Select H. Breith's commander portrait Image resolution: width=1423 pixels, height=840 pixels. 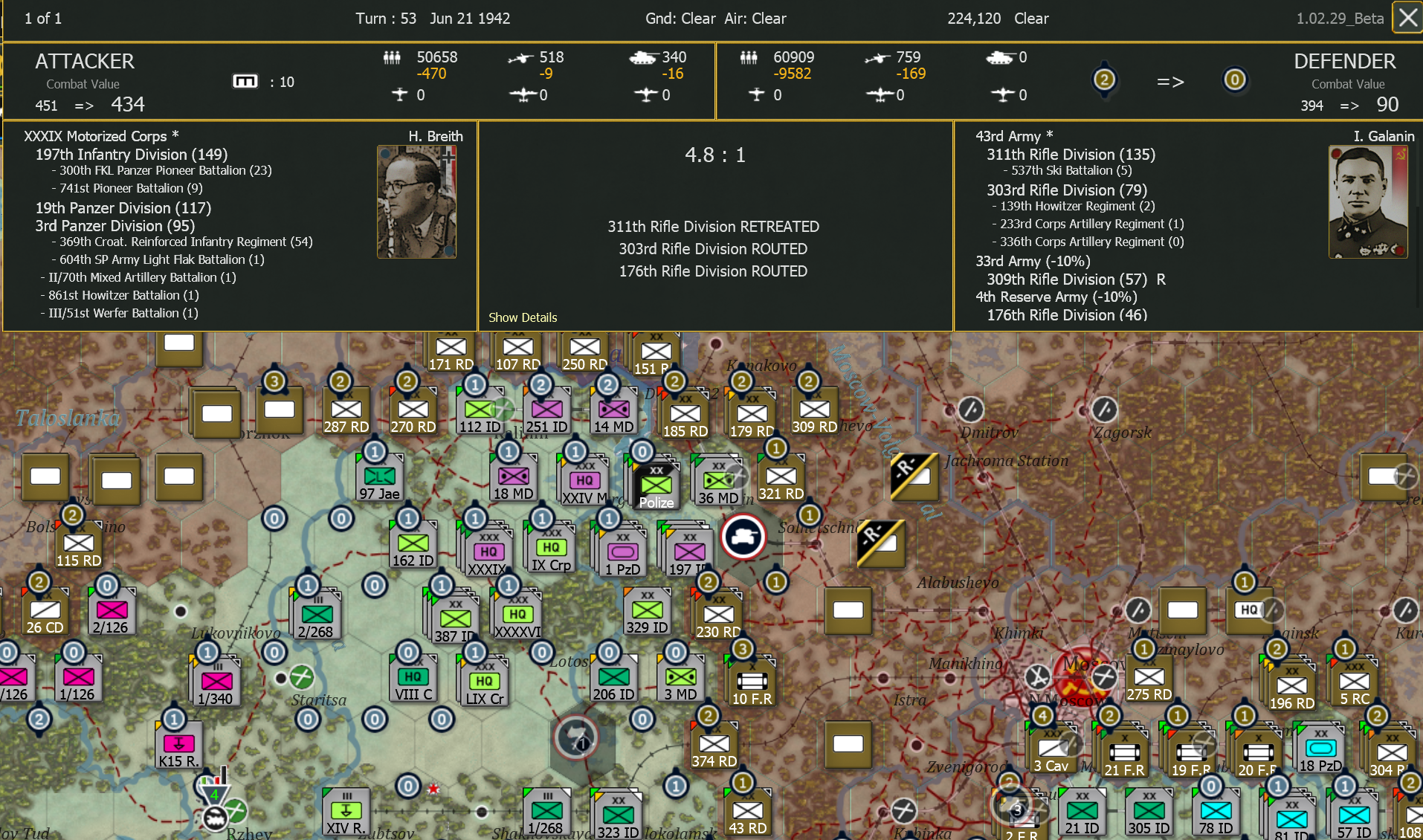(x=416, y=201)
